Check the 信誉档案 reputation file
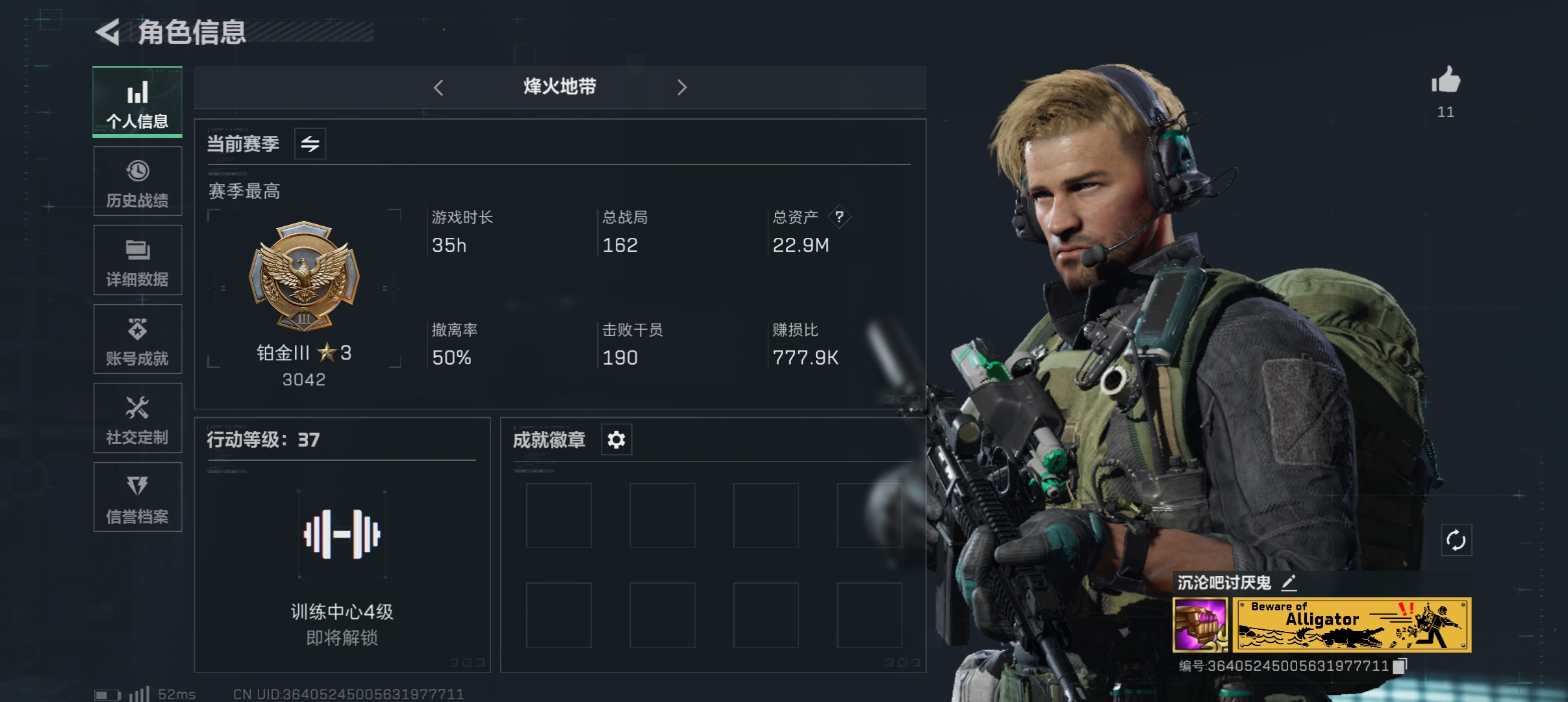This screenshot has height=702, width=1568. [x=137, y=497]
